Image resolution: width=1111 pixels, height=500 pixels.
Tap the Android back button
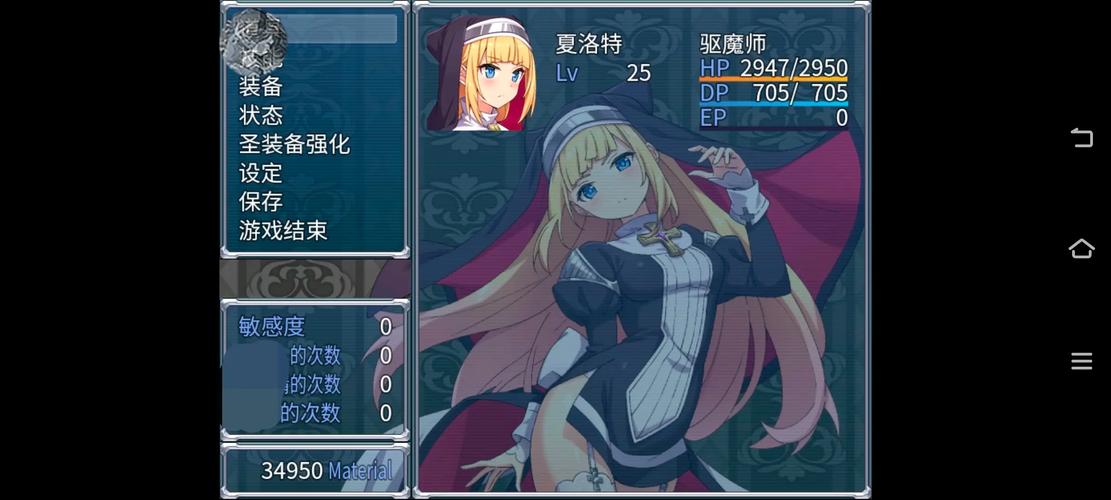[x=1081, y=138]
